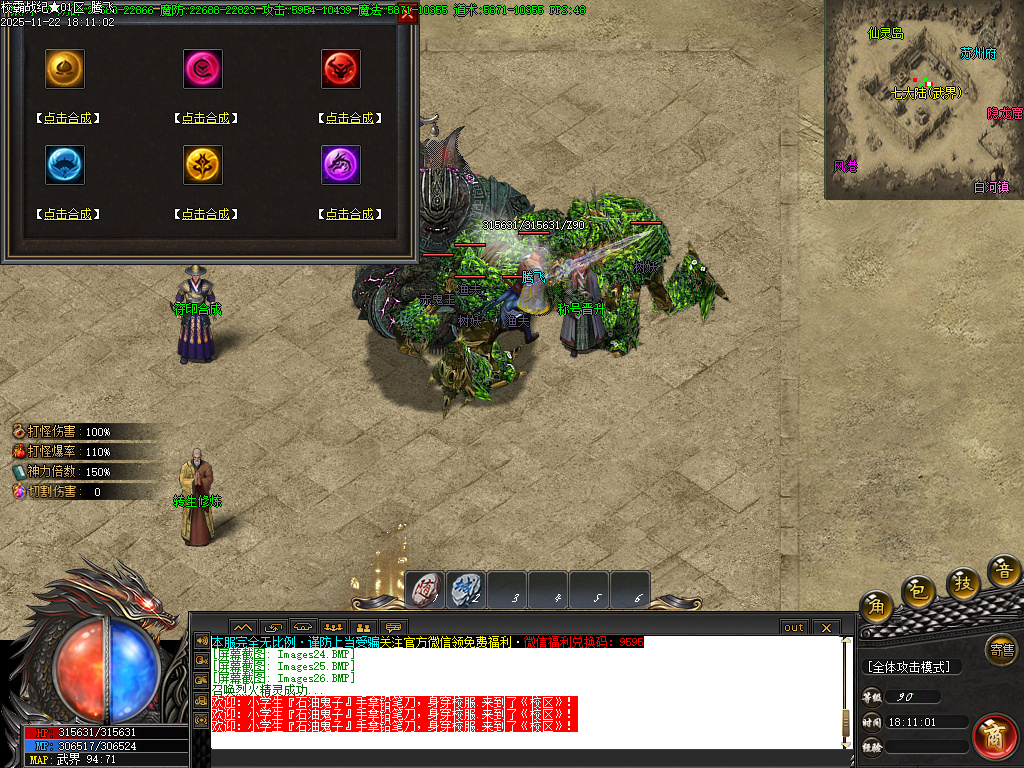Open the bag with the 包 button
Viewport: 1024px width, 768px height.
click(918, 592)
